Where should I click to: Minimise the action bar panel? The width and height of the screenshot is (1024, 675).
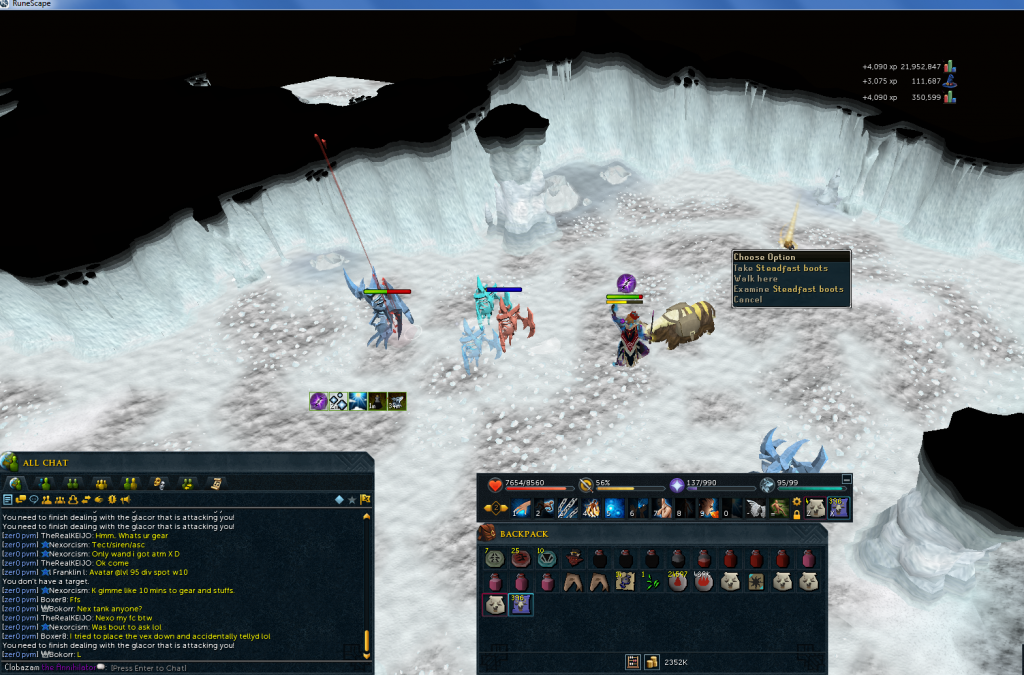point(847,479)
